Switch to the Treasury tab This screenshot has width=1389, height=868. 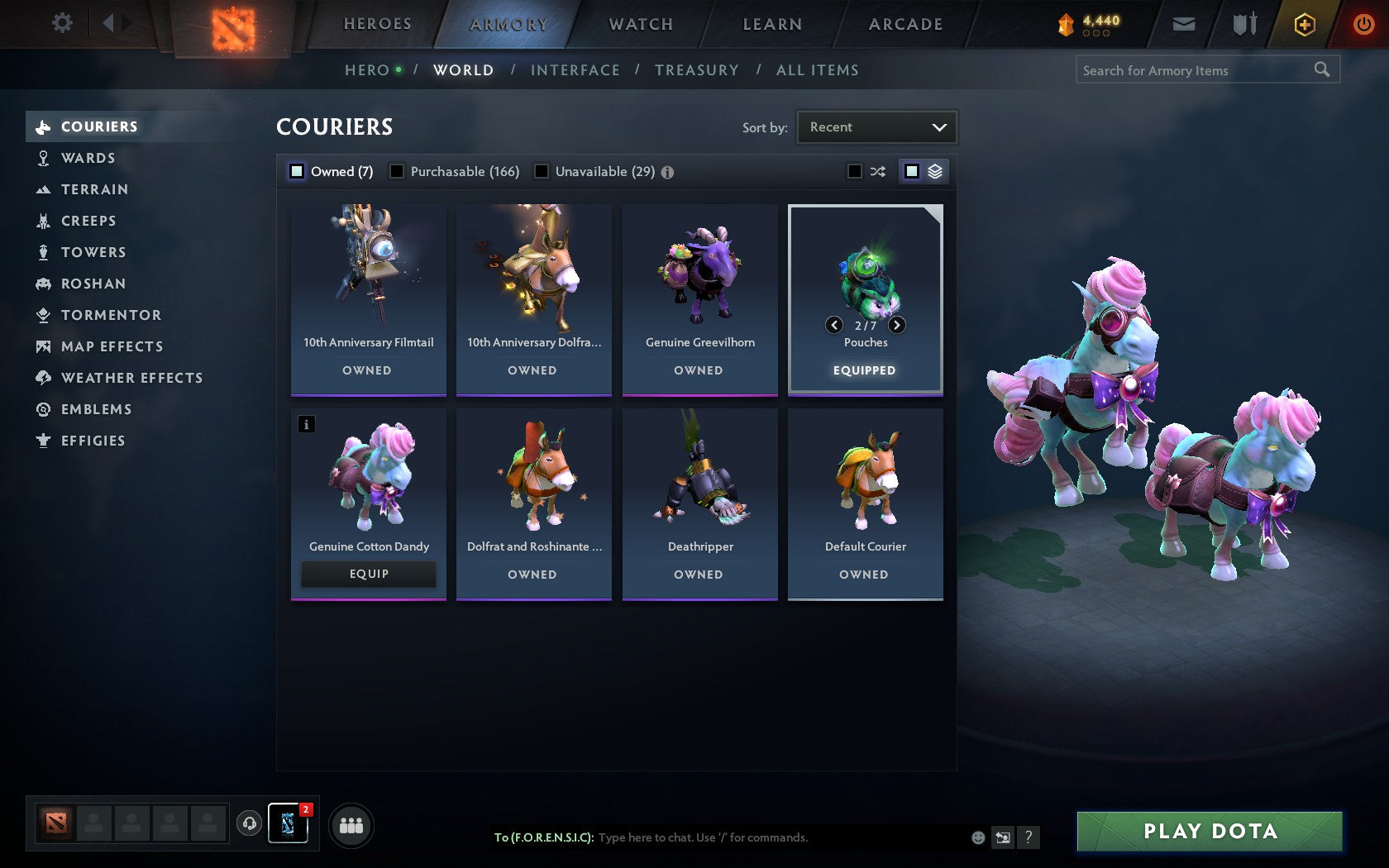pos(697,70)
